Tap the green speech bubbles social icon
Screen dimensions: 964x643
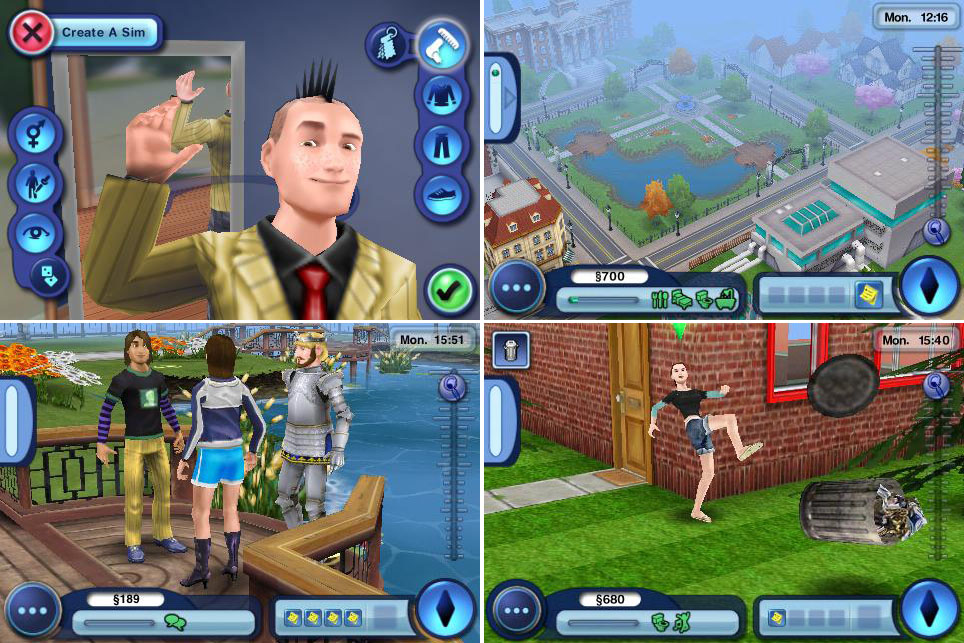pyautogui.click(x=175, y=622)
